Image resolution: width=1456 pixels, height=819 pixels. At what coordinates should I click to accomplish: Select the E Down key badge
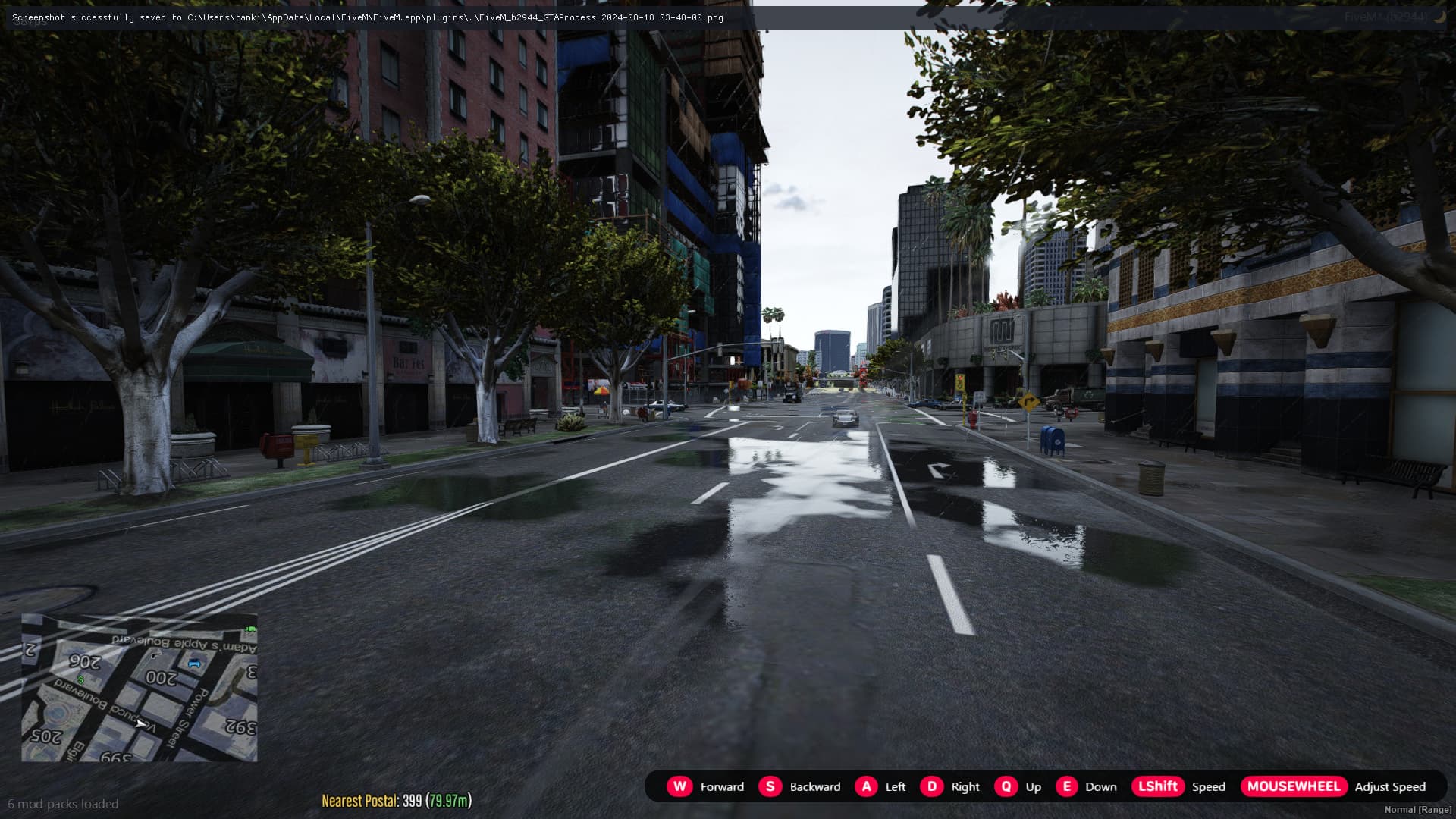(x=1067, y=786)
